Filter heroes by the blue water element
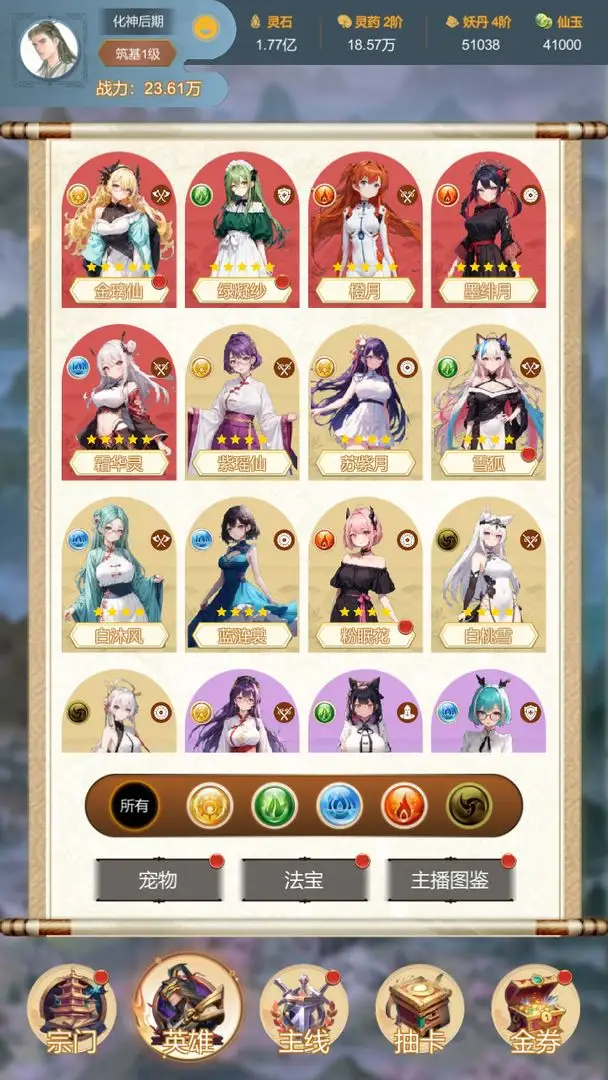Viewport: 608px width, 1080px height. 339,805
